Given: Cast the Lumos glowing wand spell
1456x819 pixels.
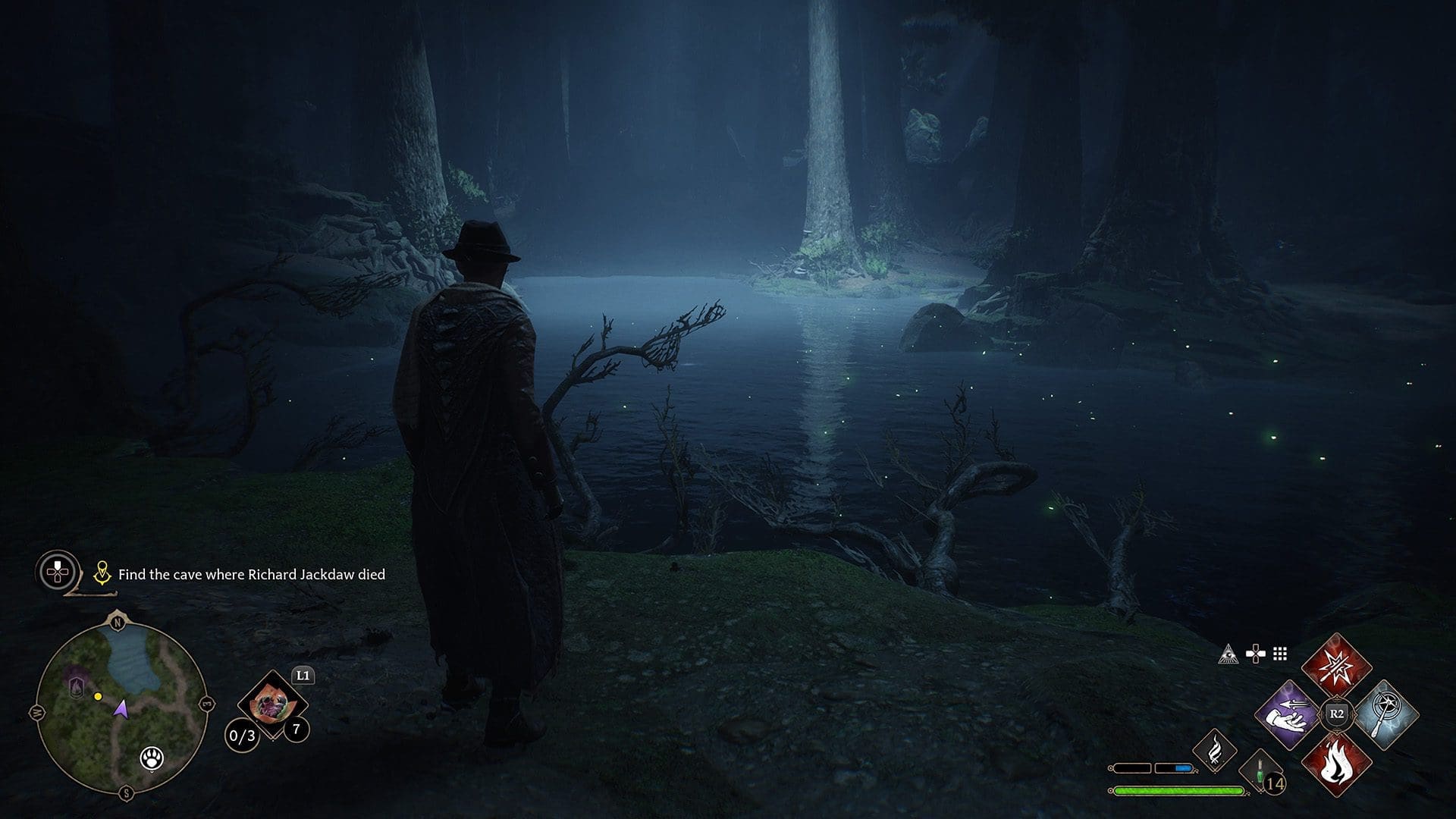Looking at the screenshot, I should click(1385, 714).
